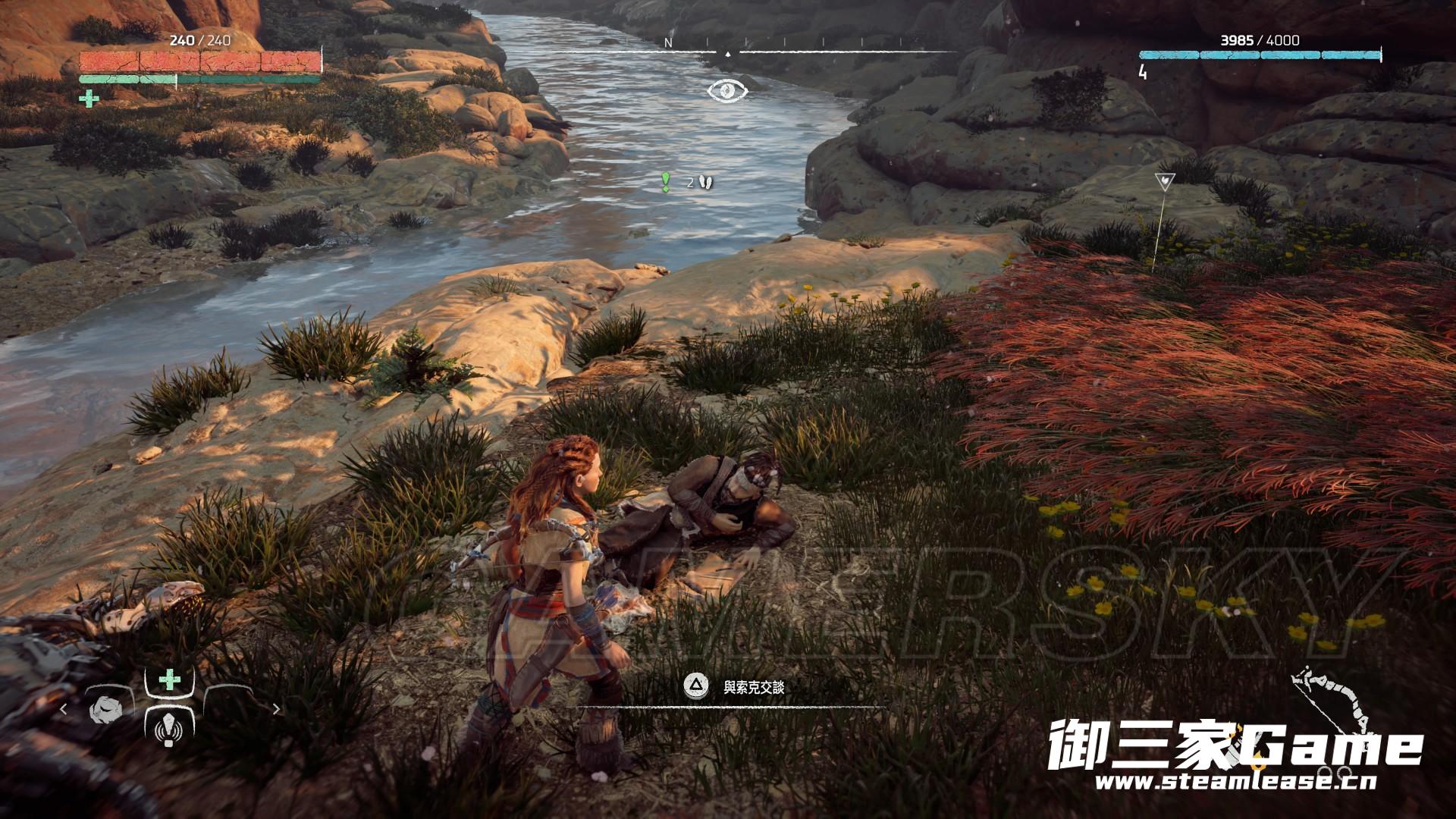Use the green cross health potion slot
The width and height of the screenshot is (1456, 819).
coord(168,679)
